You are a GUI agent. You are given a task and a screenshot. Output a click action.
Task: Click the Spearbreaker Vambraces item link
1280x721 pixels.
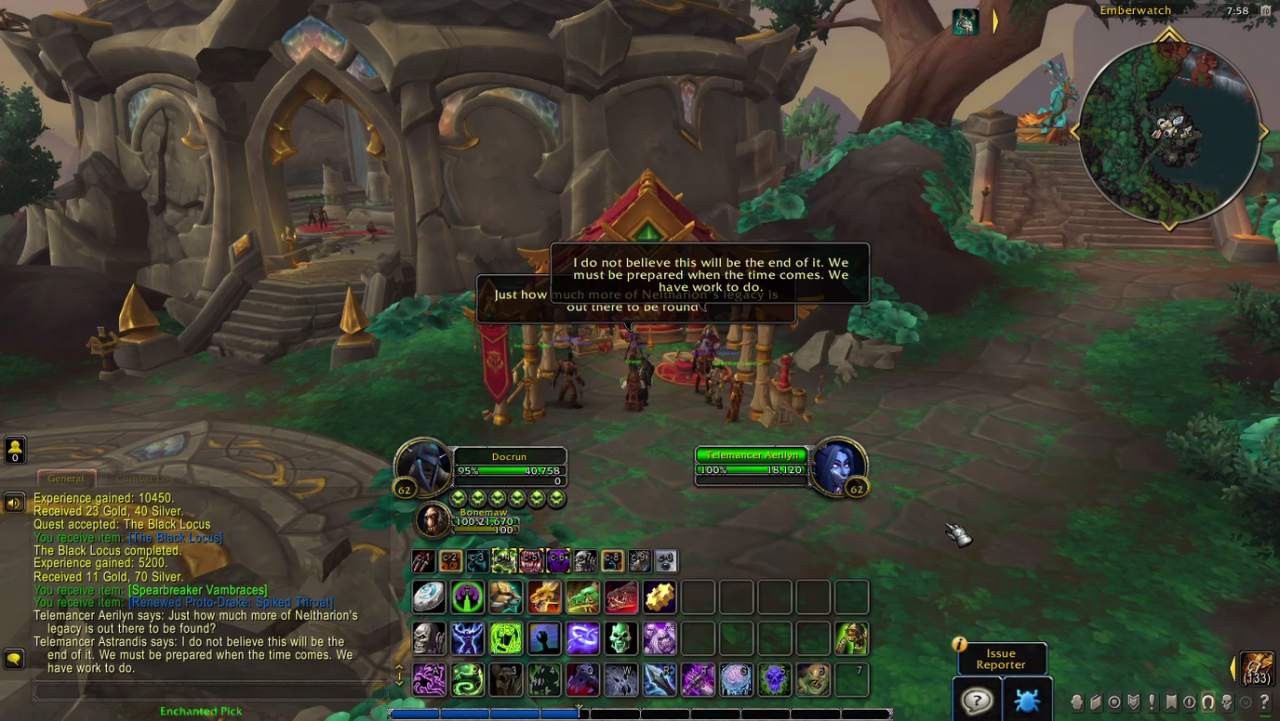(198, 590)
